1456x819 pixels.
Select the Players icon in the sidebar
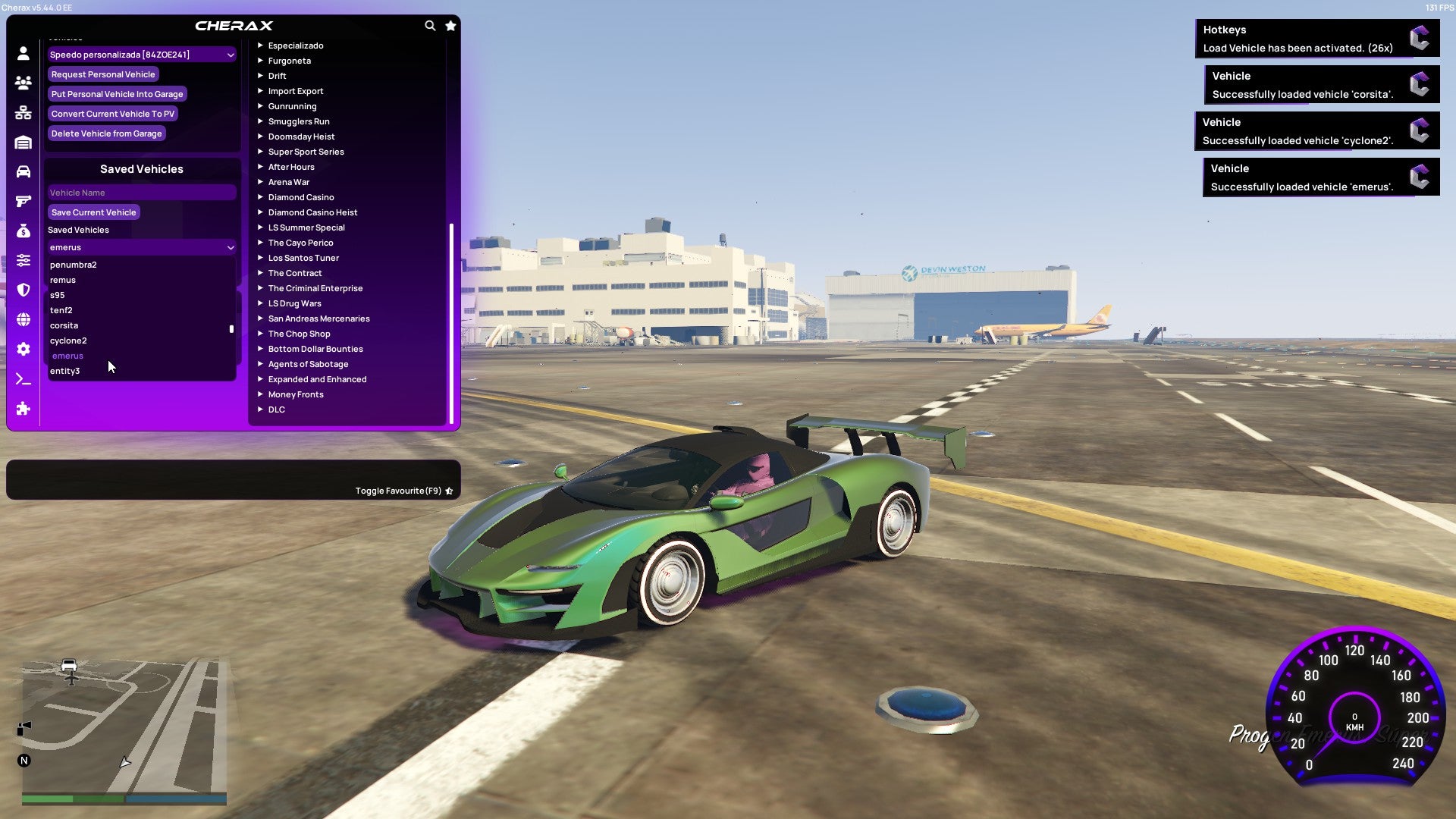click(23, 83)
